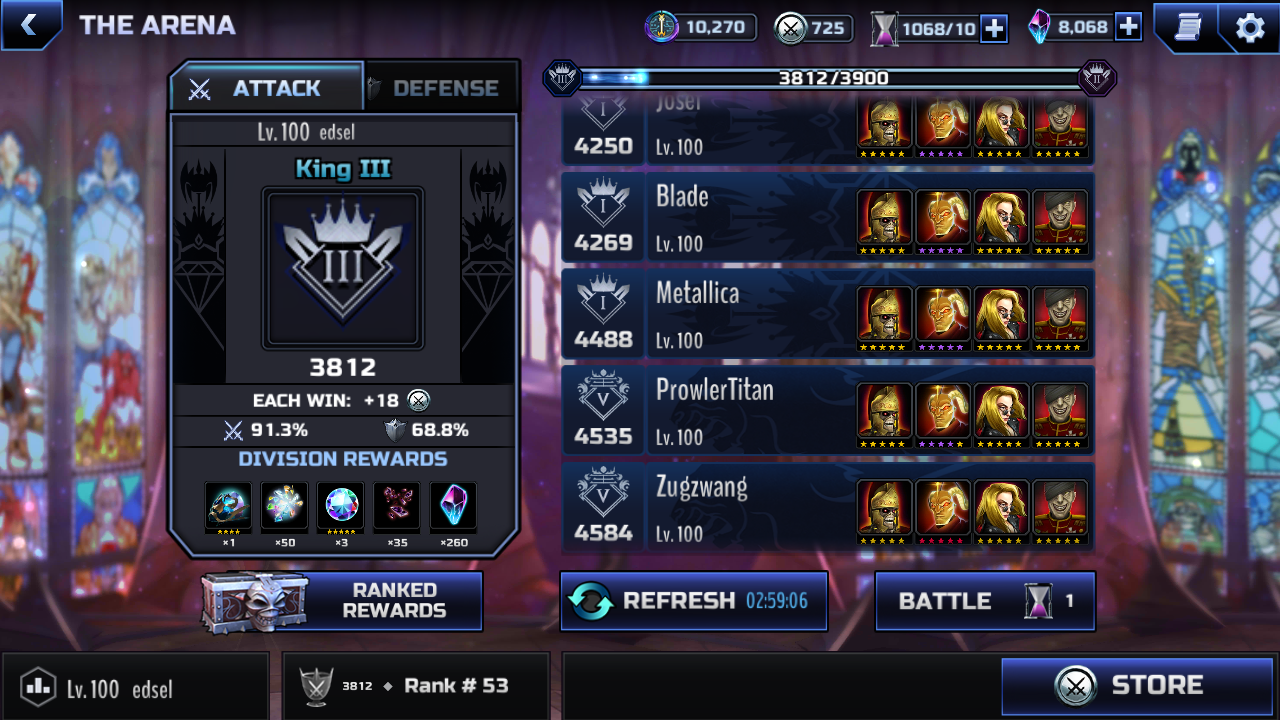Open the scroll log icon

coord(1187,27)
